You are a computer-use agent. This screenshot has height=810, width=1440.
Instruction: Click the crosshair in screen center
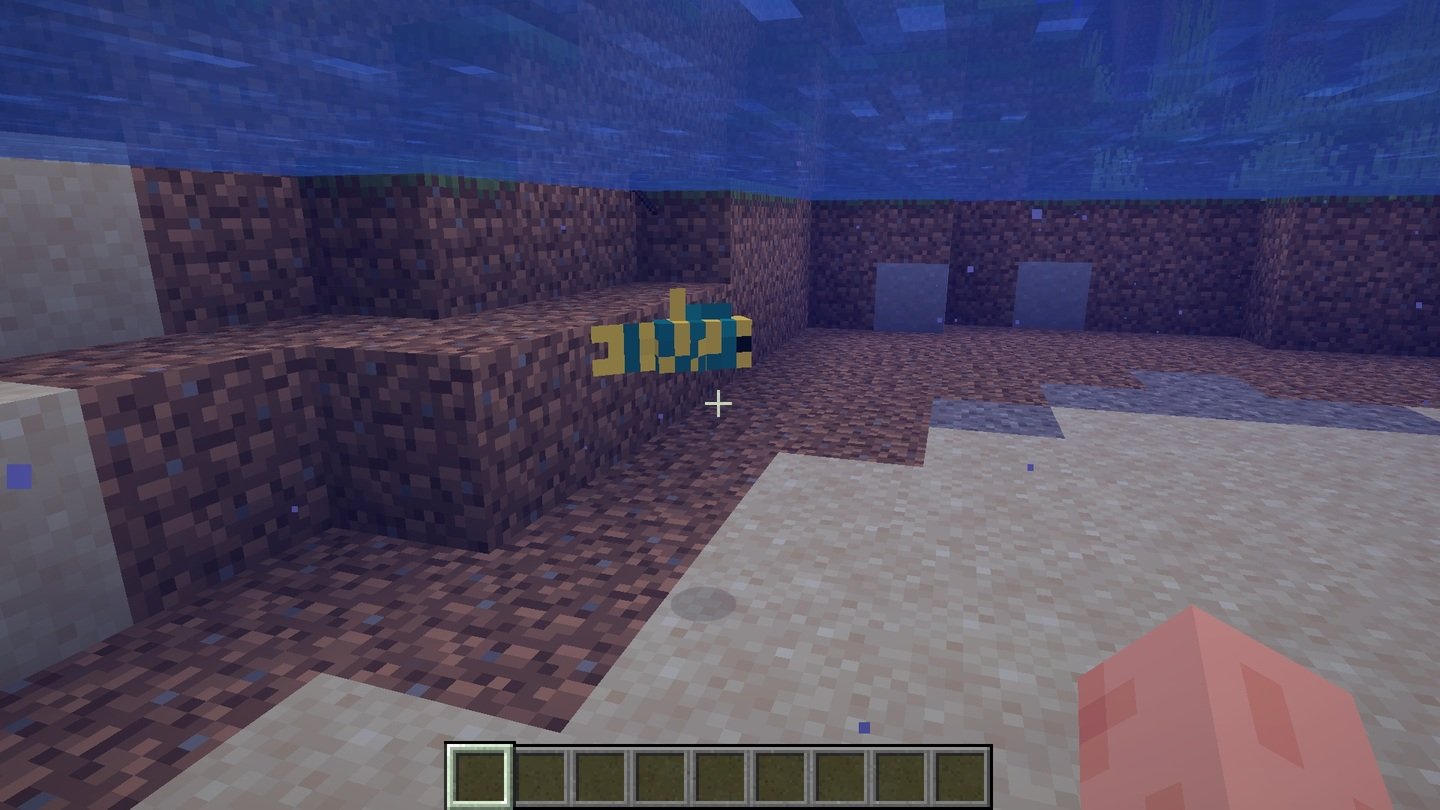pos(719,404)
